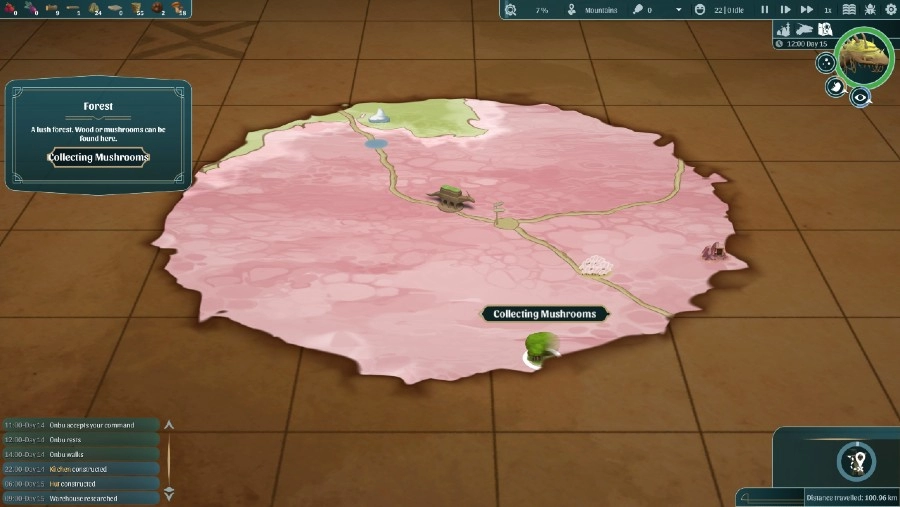Click the stomach feeding bubble near Onbu portrait
Screen dimensions: 900x507
[834, 86]
